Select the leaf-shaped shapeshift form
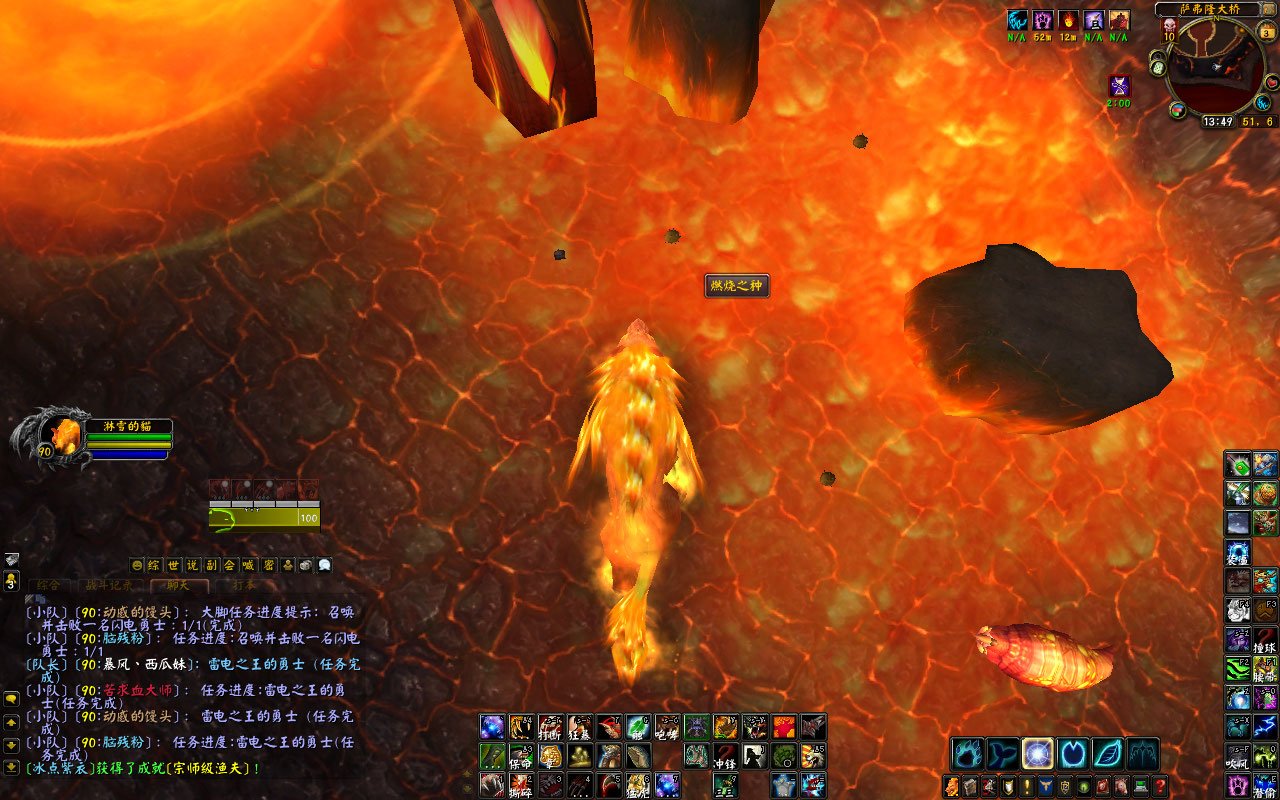This screenshot has height=800, width=1280. click(x=1107, y=753)
